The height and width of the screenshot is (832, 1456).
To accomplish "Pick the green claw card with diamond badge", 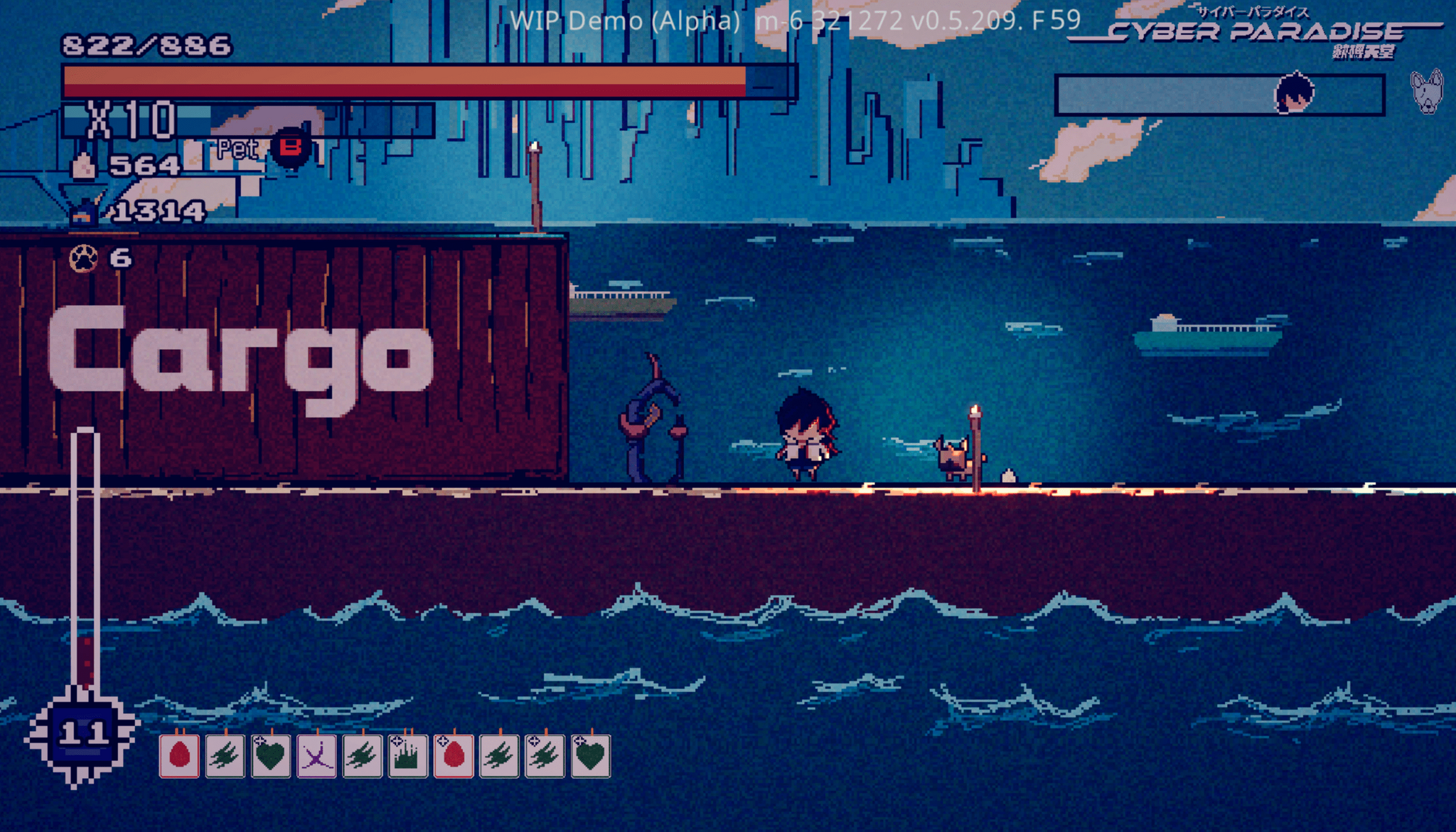I will 545,756.
